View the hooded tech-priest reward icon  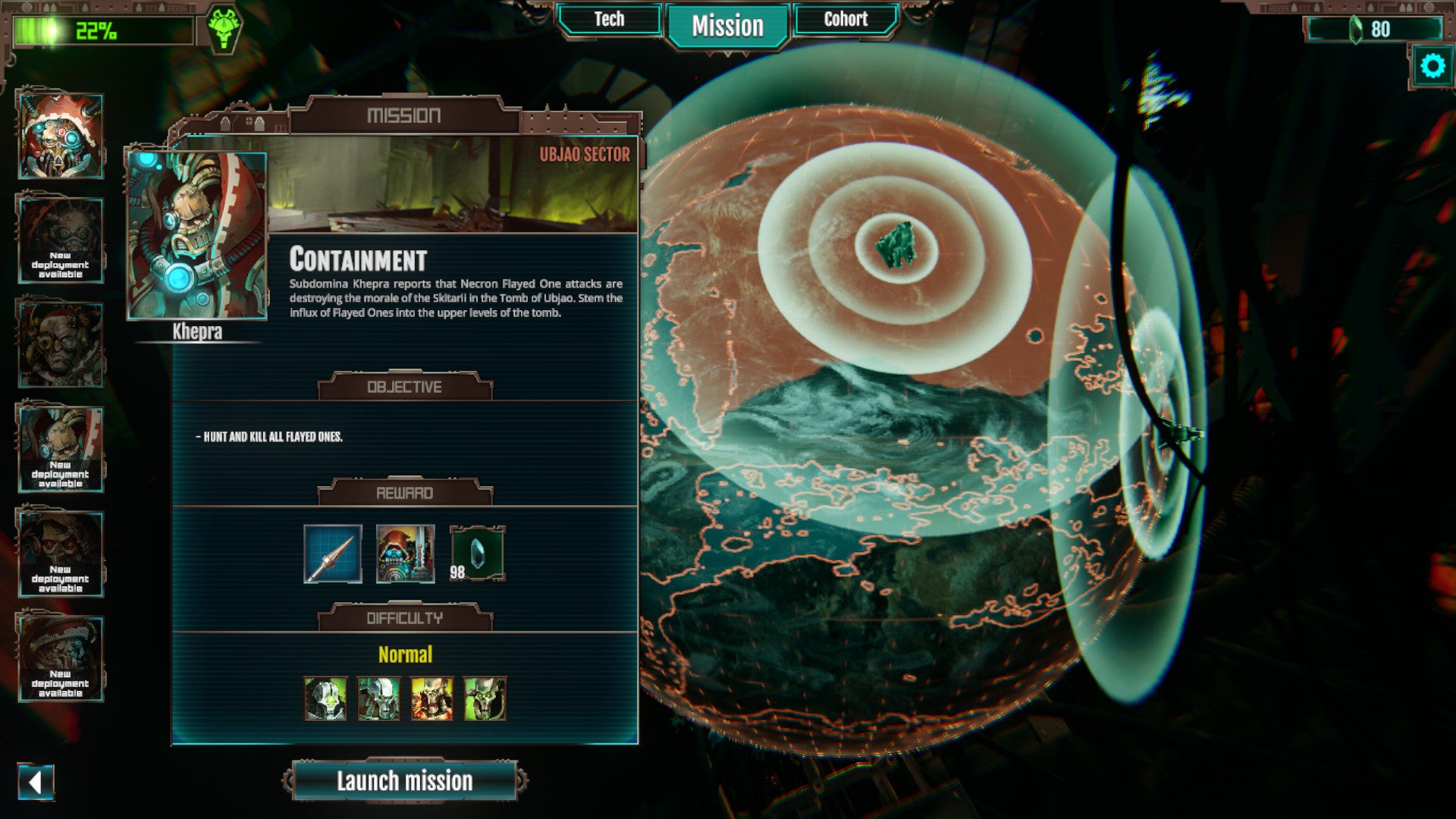(x=406, y=554)
